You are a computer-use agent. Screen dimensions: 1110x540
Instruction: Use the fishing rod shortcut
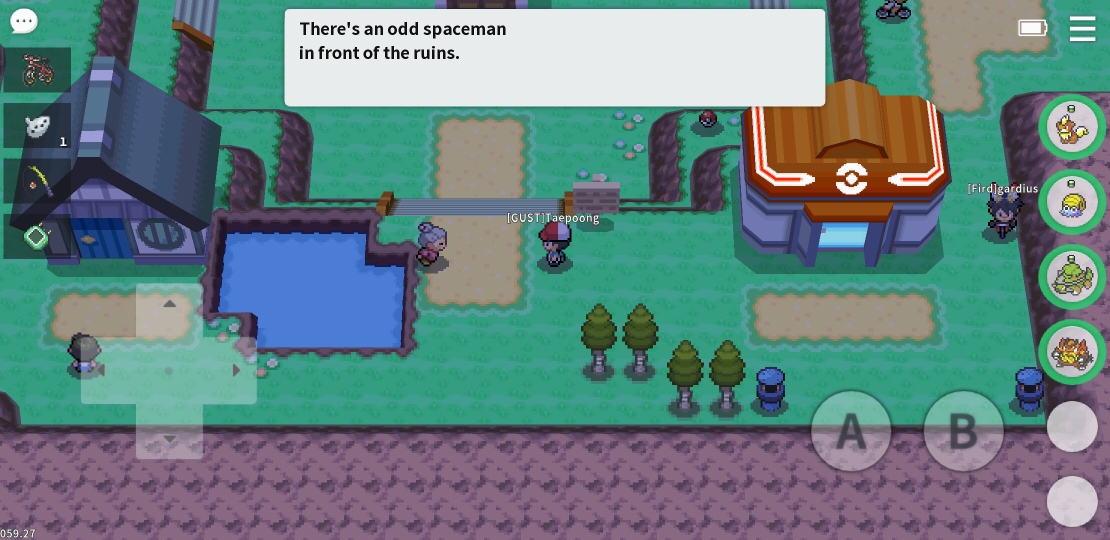tap(38, 182)
